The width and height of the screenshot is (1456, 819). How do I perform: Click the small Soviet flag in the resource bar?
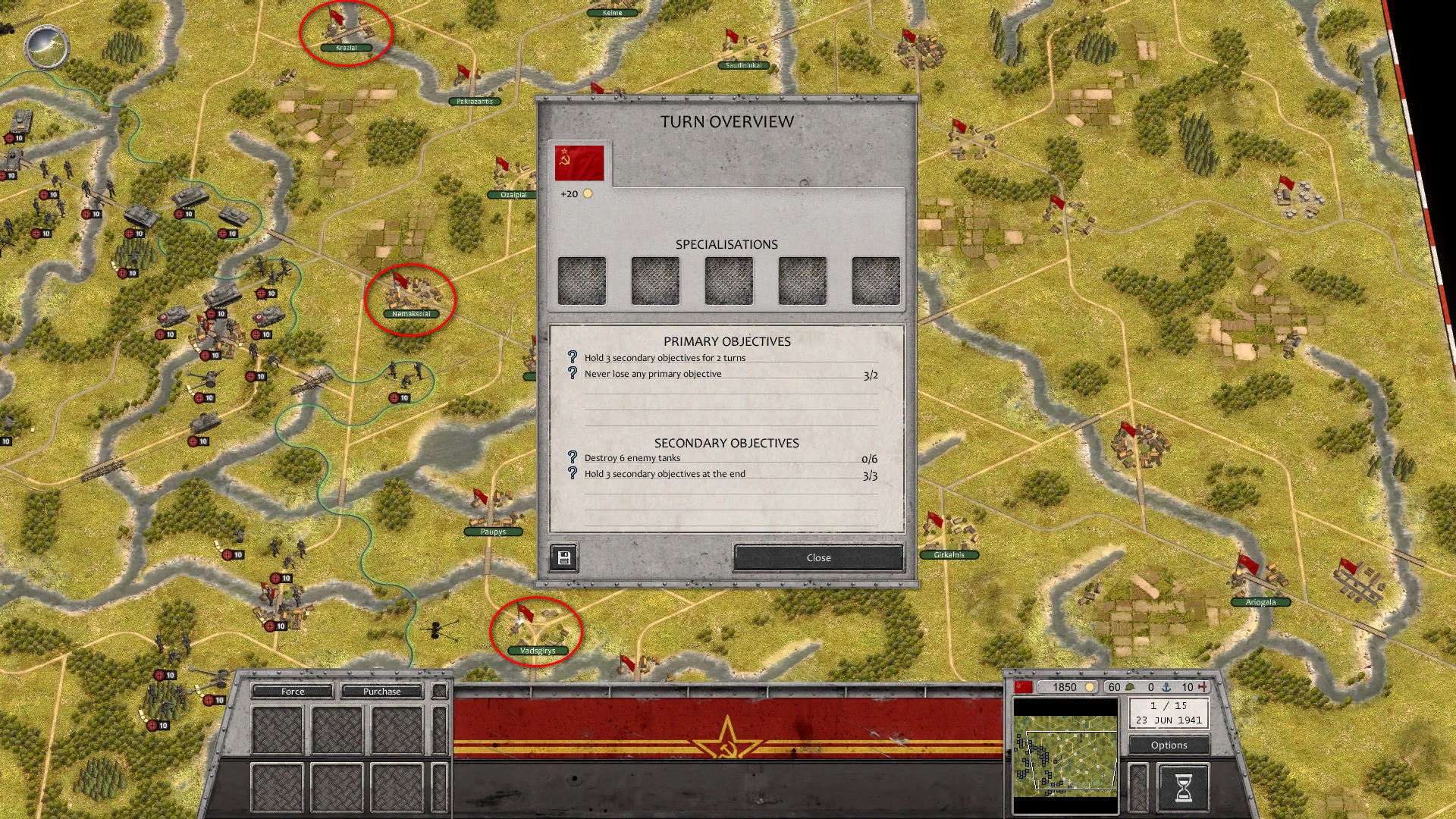tap(1023, 686)
